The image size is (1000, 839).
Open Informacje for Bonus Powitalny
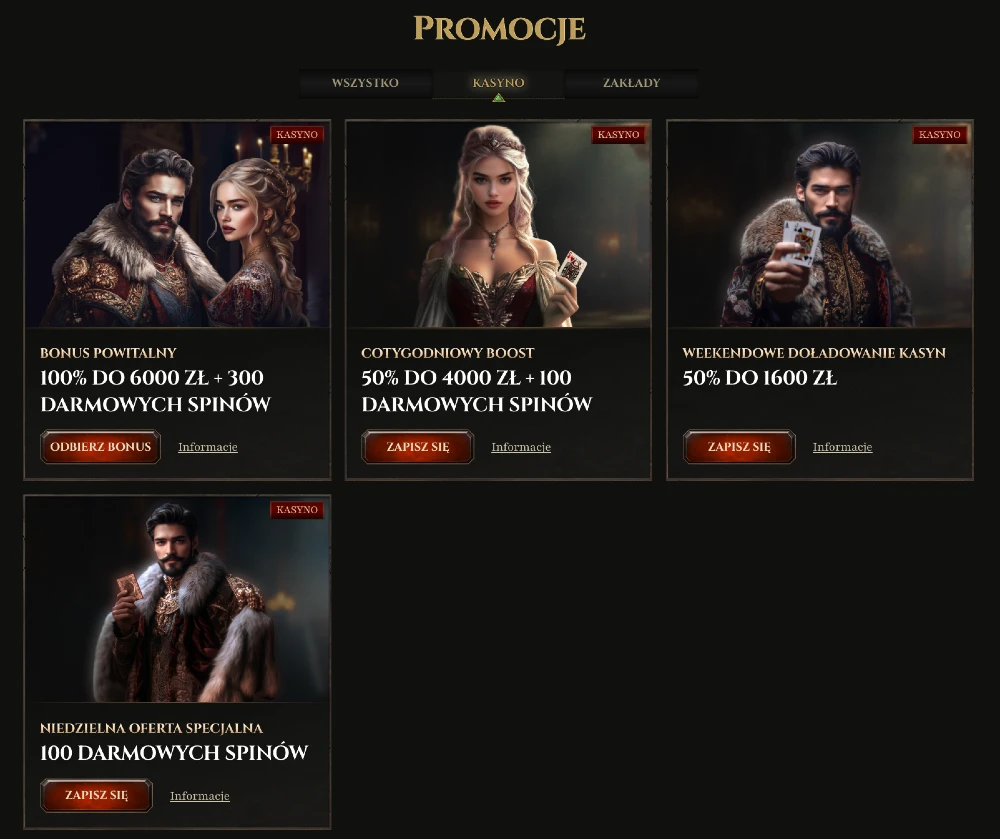(208, 447)
